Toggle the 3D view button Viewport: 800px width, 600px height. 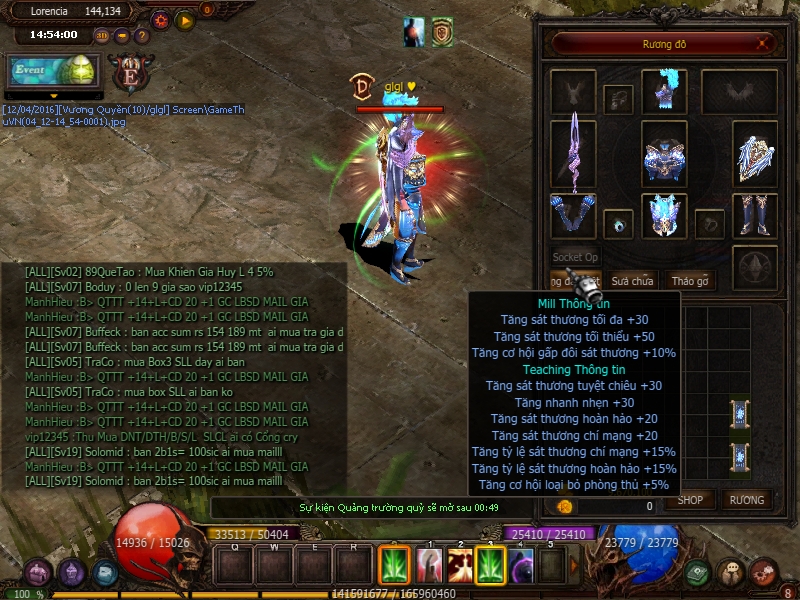tap(102, 35)
